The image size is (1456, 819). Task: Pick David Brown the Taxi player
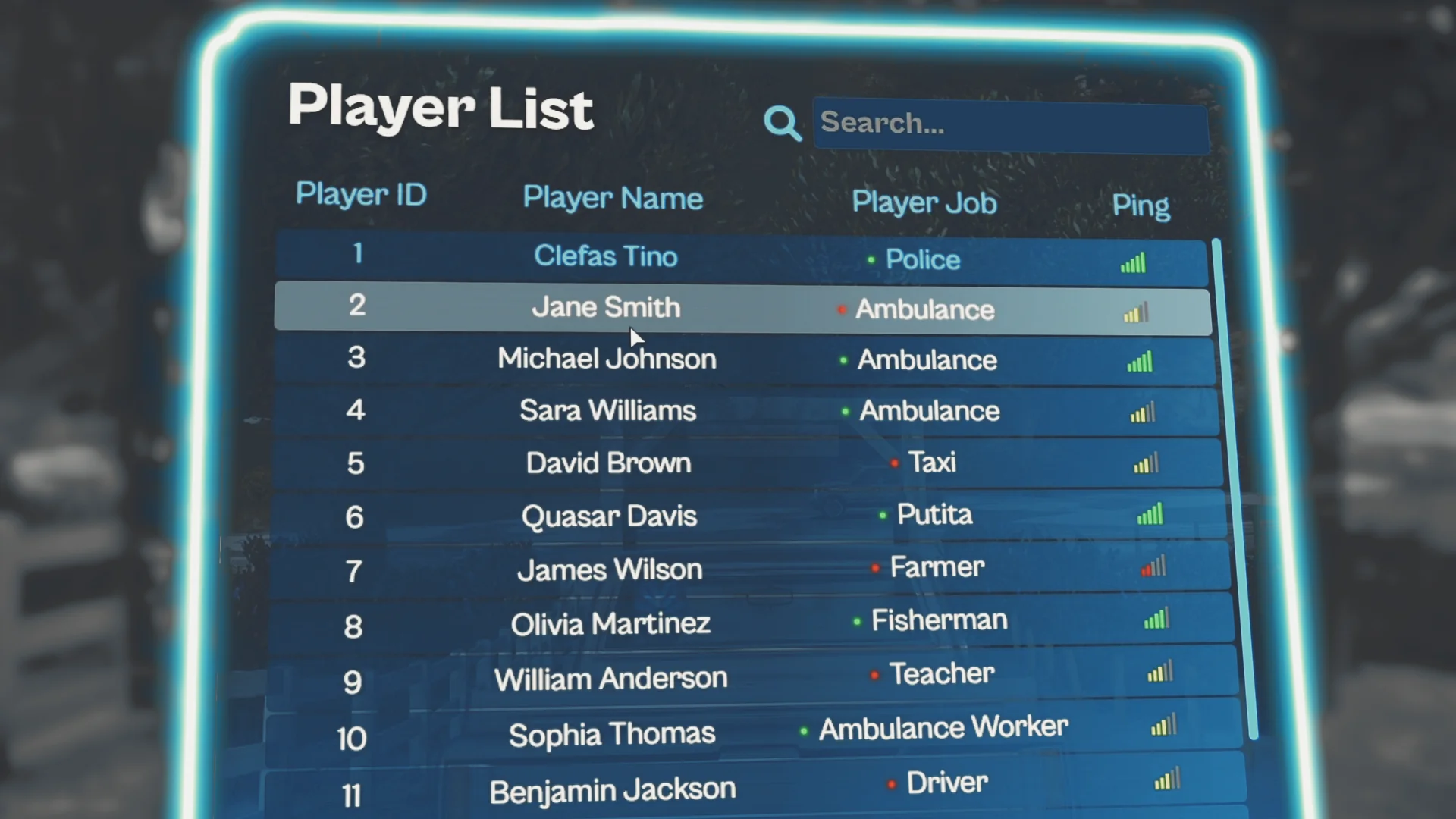(x=608, y=463)
